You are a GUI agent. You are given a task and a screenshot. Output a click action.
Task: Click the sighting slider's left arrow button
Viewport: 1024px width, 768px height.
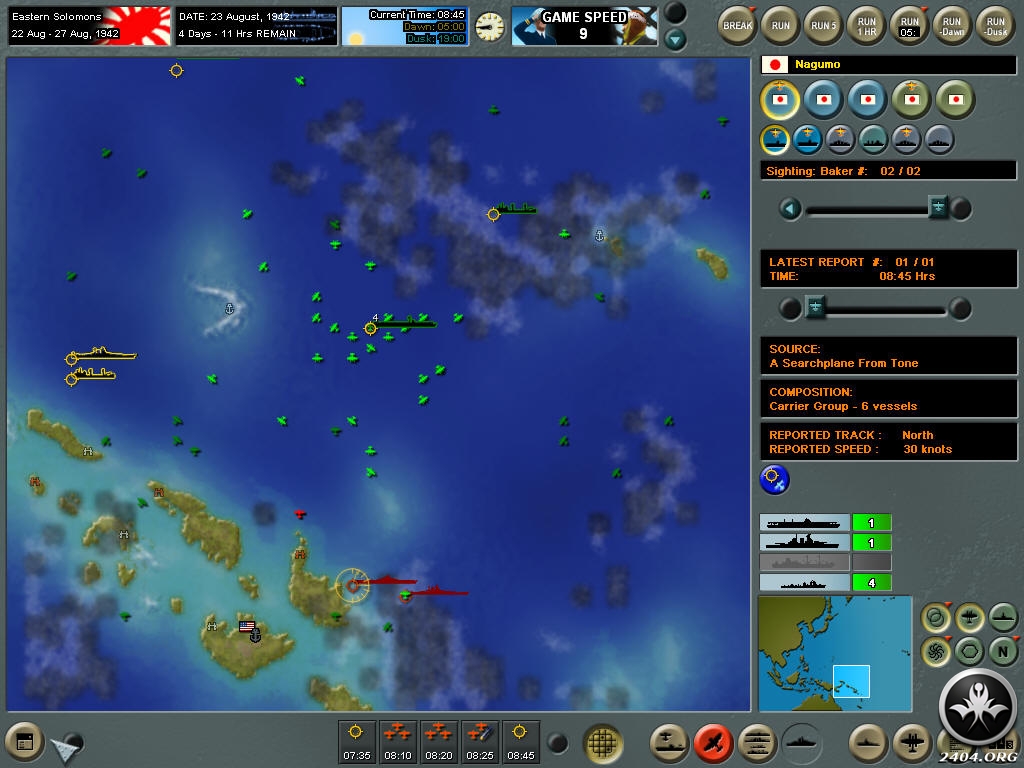(791, 208)
